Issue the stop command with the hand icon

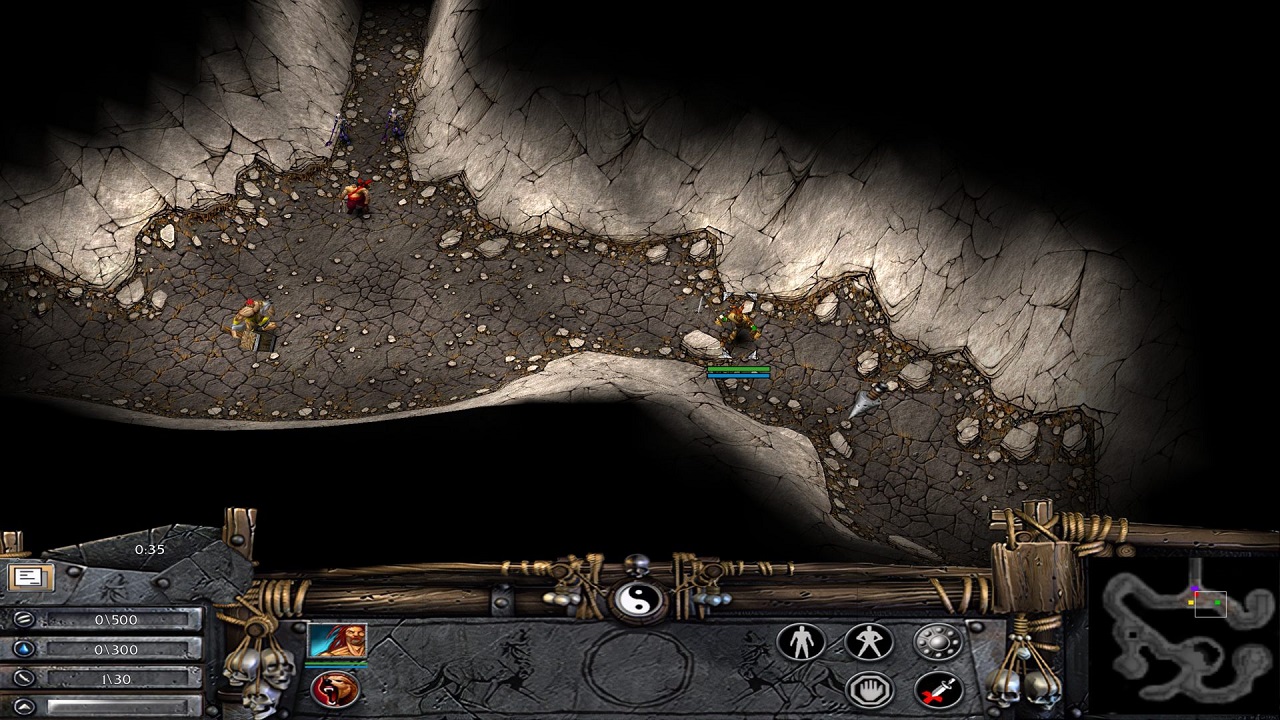click(868, 689)
